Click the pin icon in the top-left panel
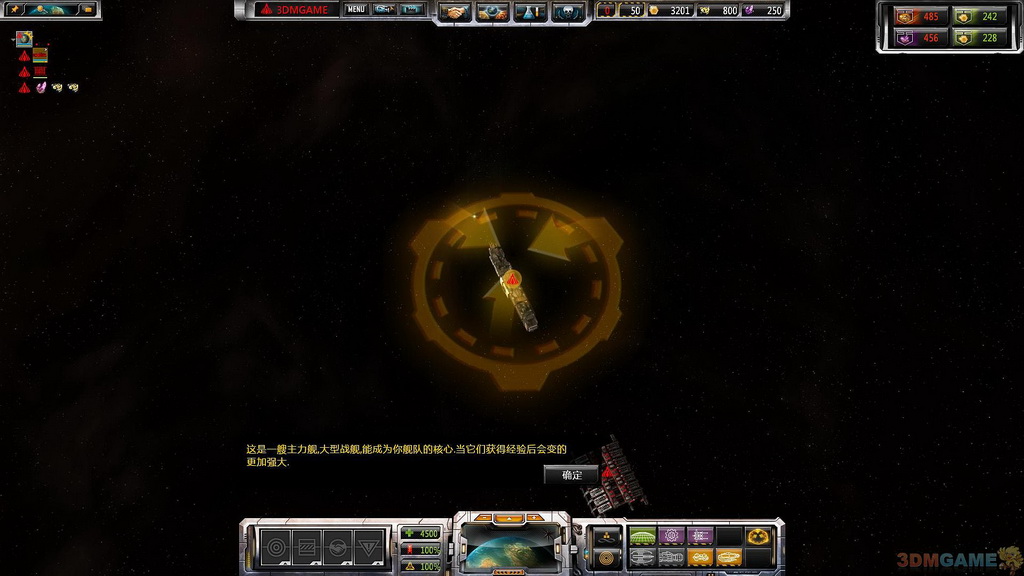Screen dimensions: 1024x576 pos(16,10)
